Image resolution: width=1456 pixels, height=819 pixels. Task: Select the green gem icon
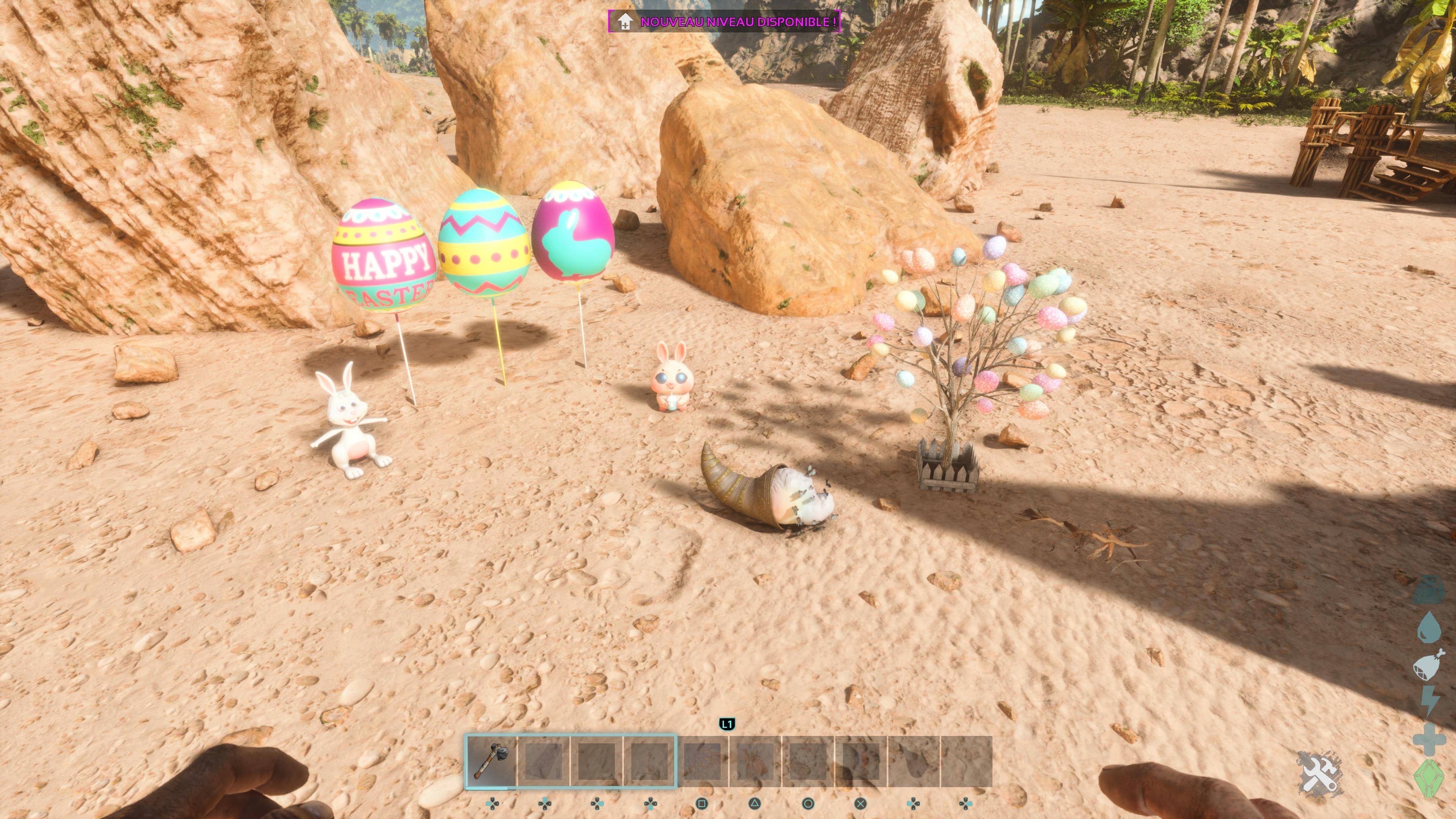click(1429, 778)
